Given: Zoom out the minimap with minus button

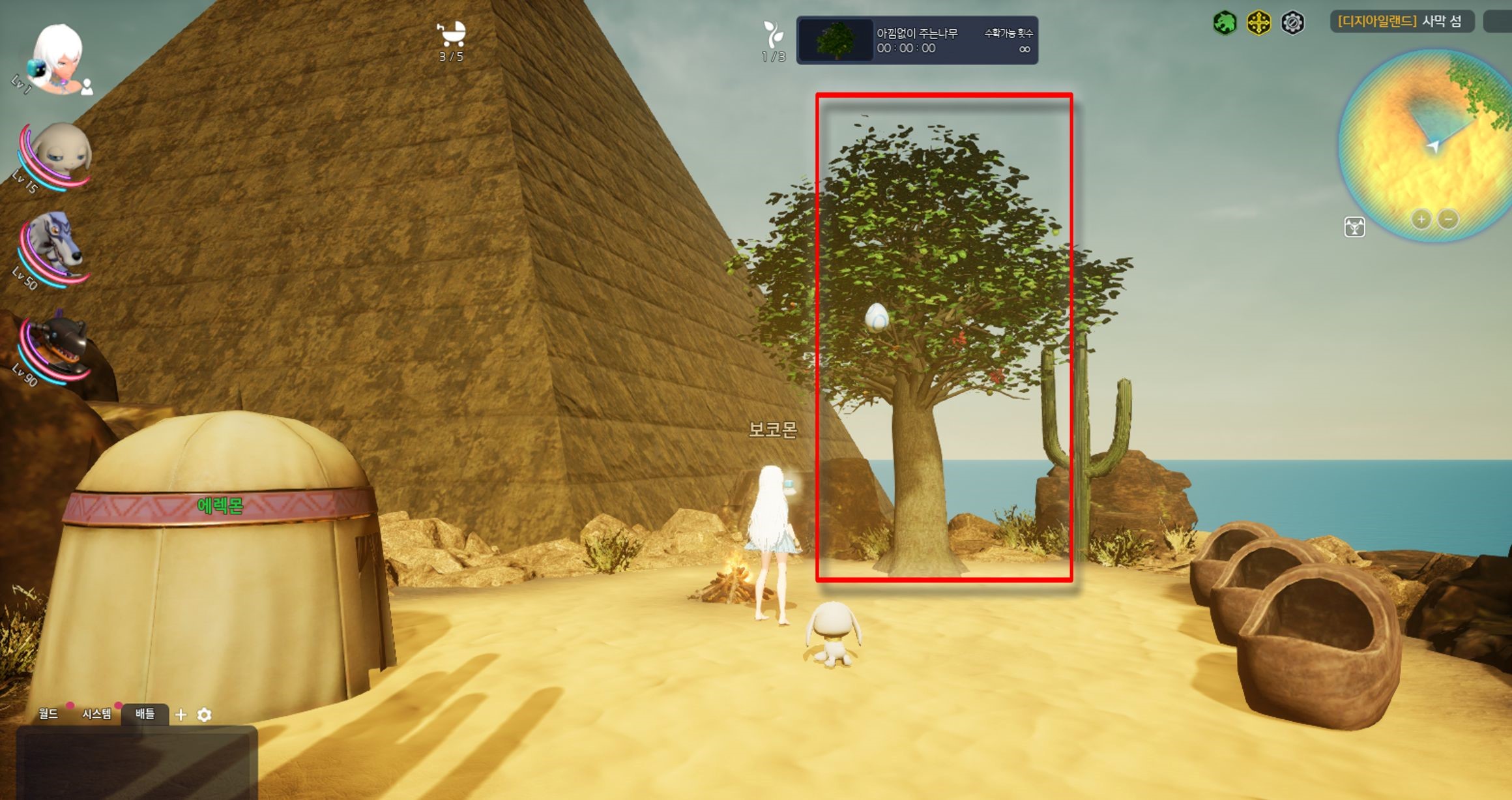Looking at the screenshot, I should 1448,219.
